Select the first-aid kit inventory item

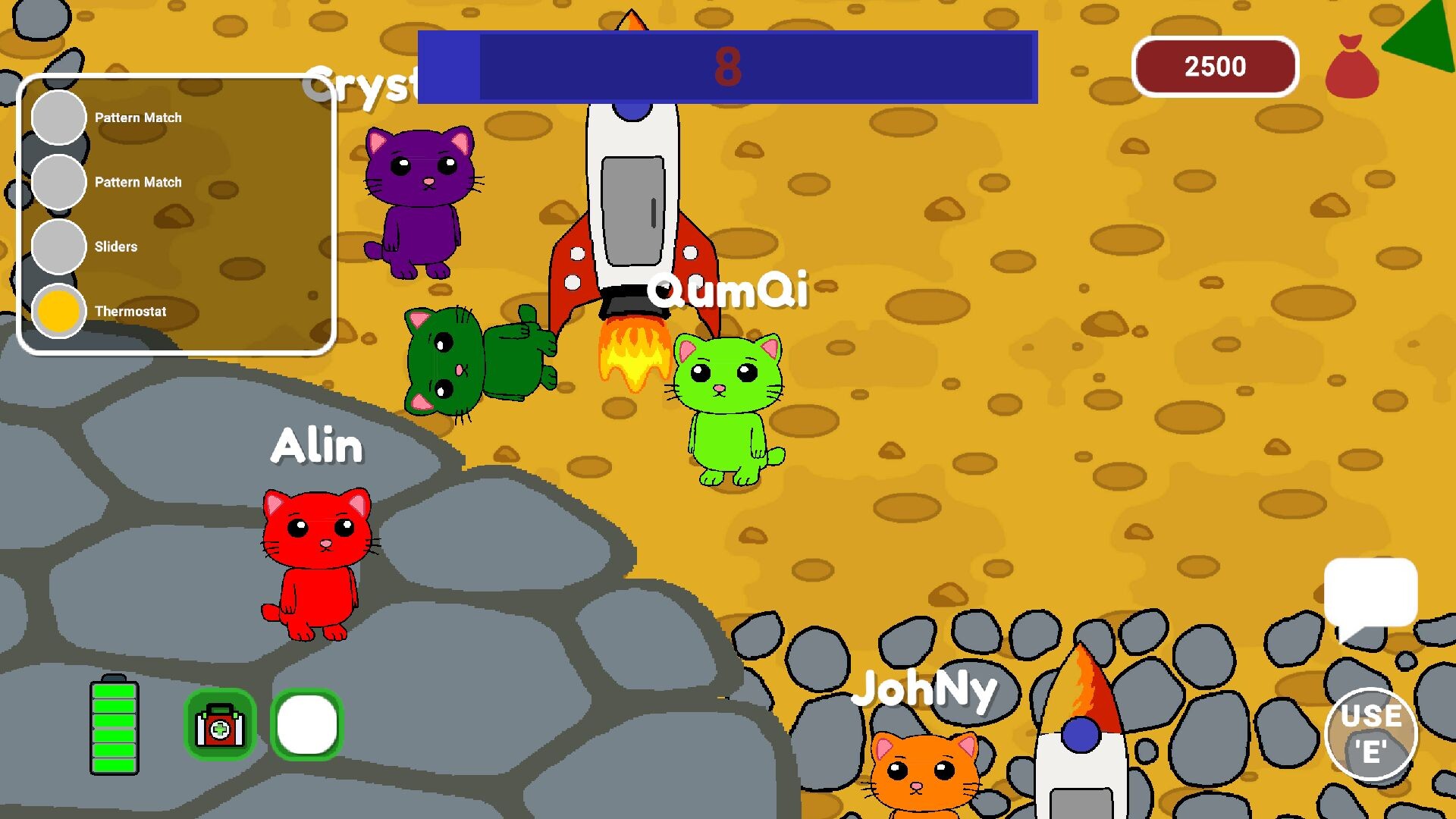click(220, 726)
